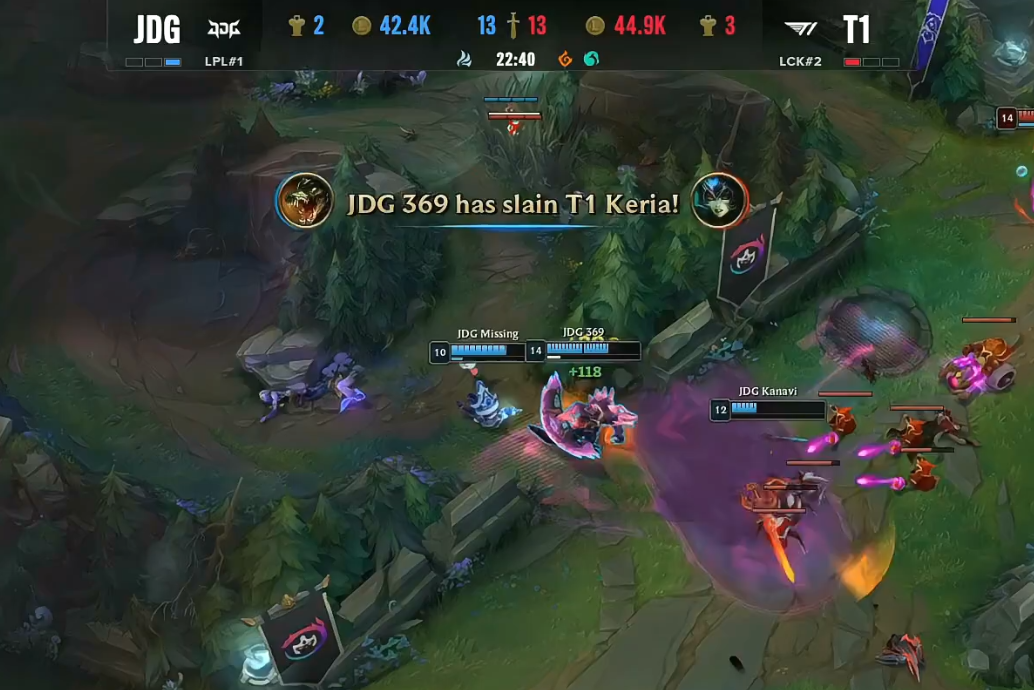The image size is (1034, 690).
Task: Select T1 Keria's champion portrait in kill banner
Action: (x=719, y=200)
